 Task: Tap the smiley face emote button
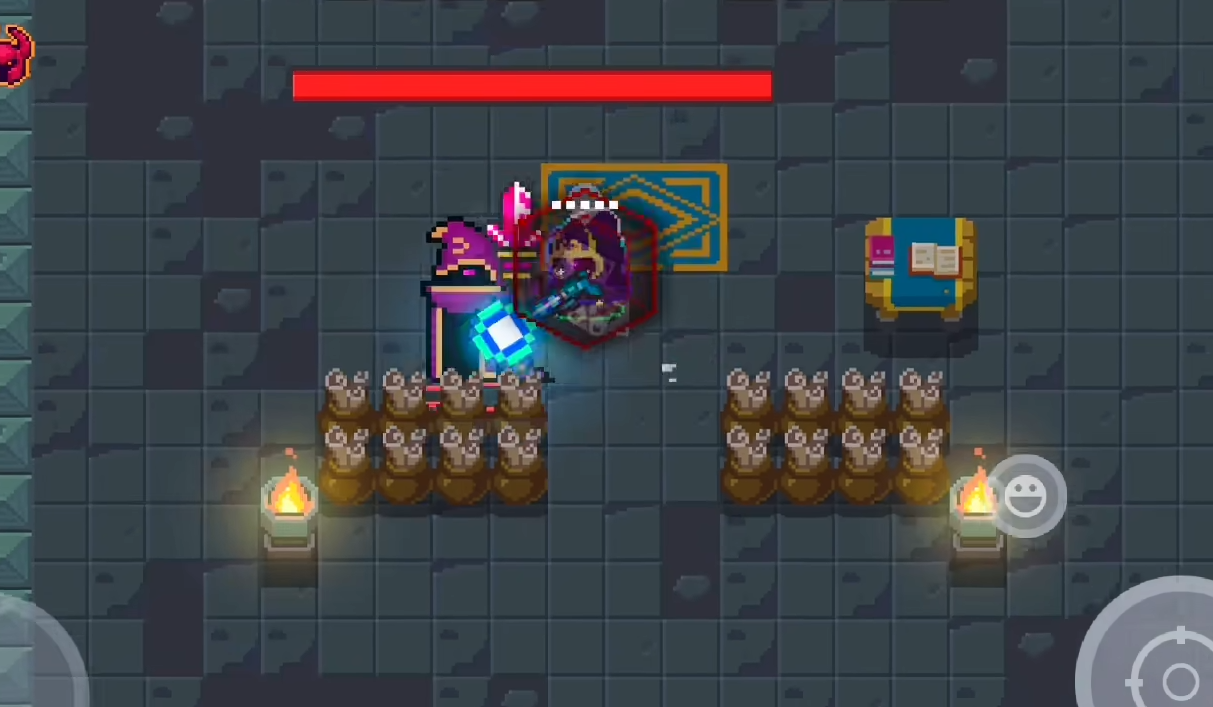pos(1025,496)
